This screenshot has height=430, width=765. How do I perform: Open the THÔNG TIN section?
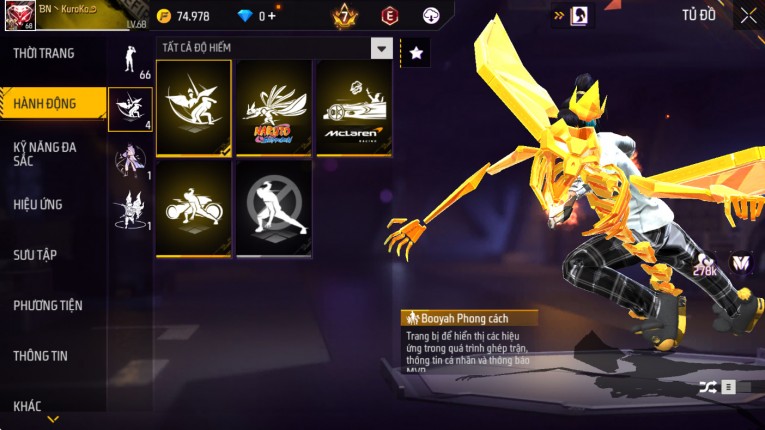[x=39, y=355]
